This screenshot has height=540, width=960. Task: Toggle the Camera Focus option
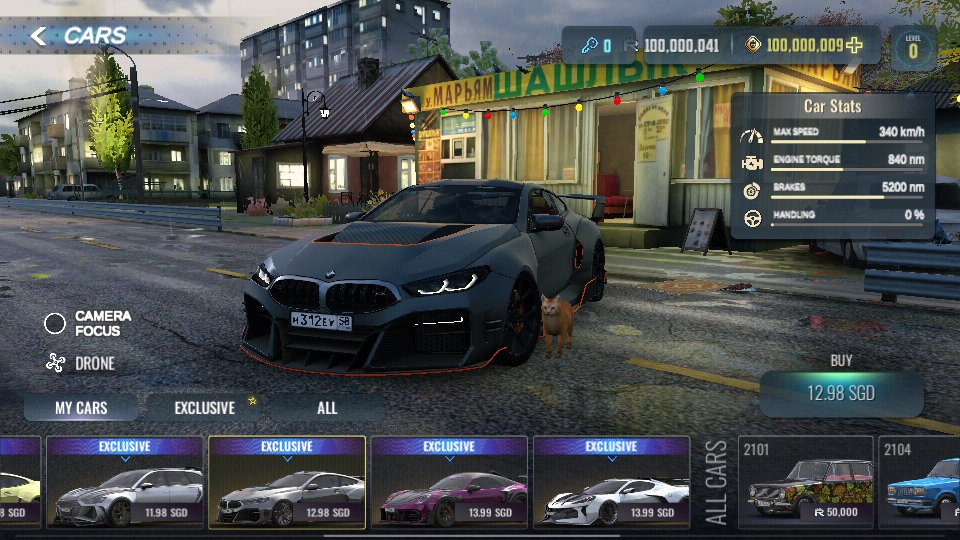click(x=56, y=323)
